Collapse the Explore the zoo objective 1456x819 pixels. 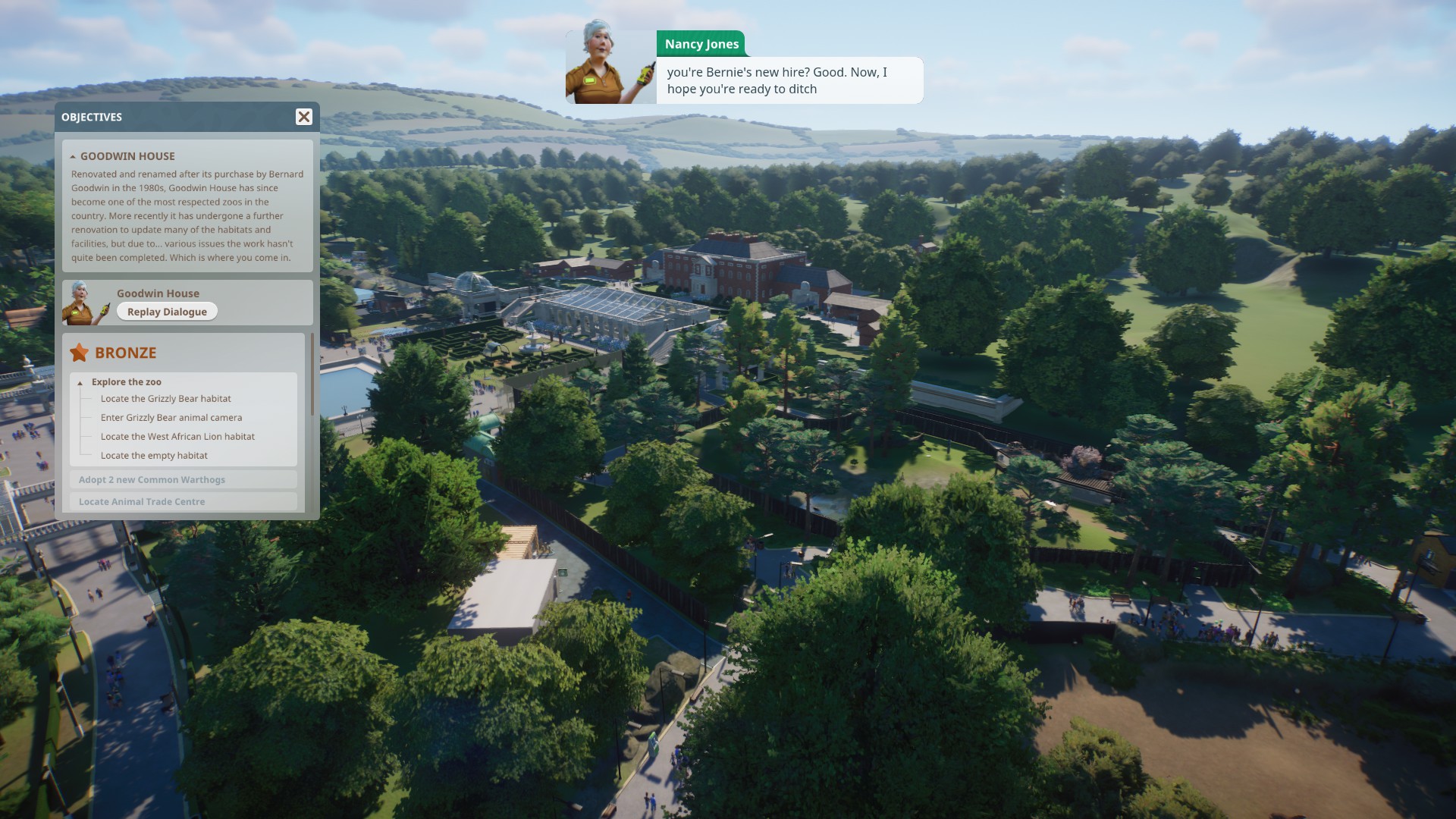80,383
